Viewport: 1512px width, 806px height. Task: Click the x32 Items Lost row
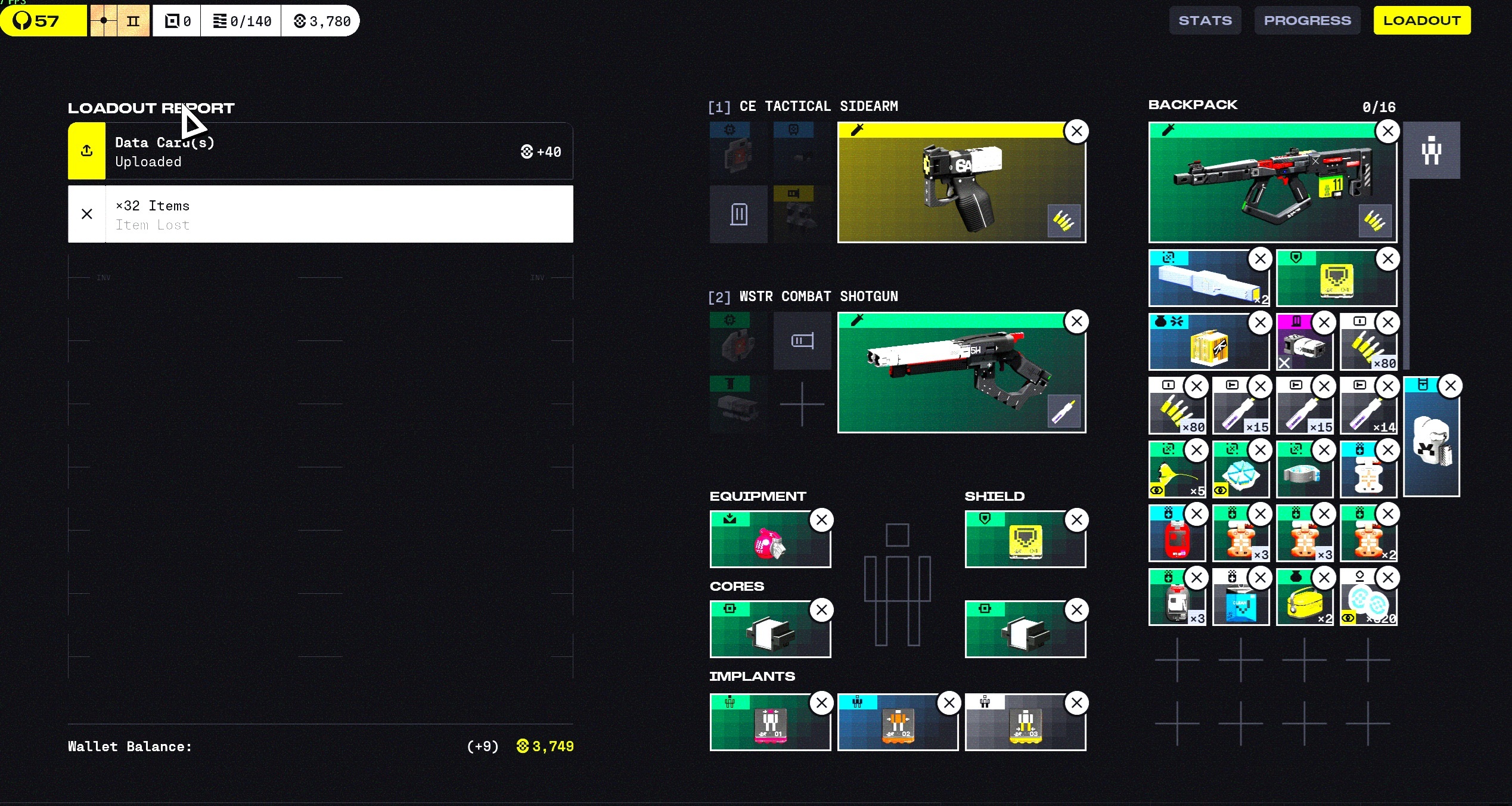pos(320,215)
